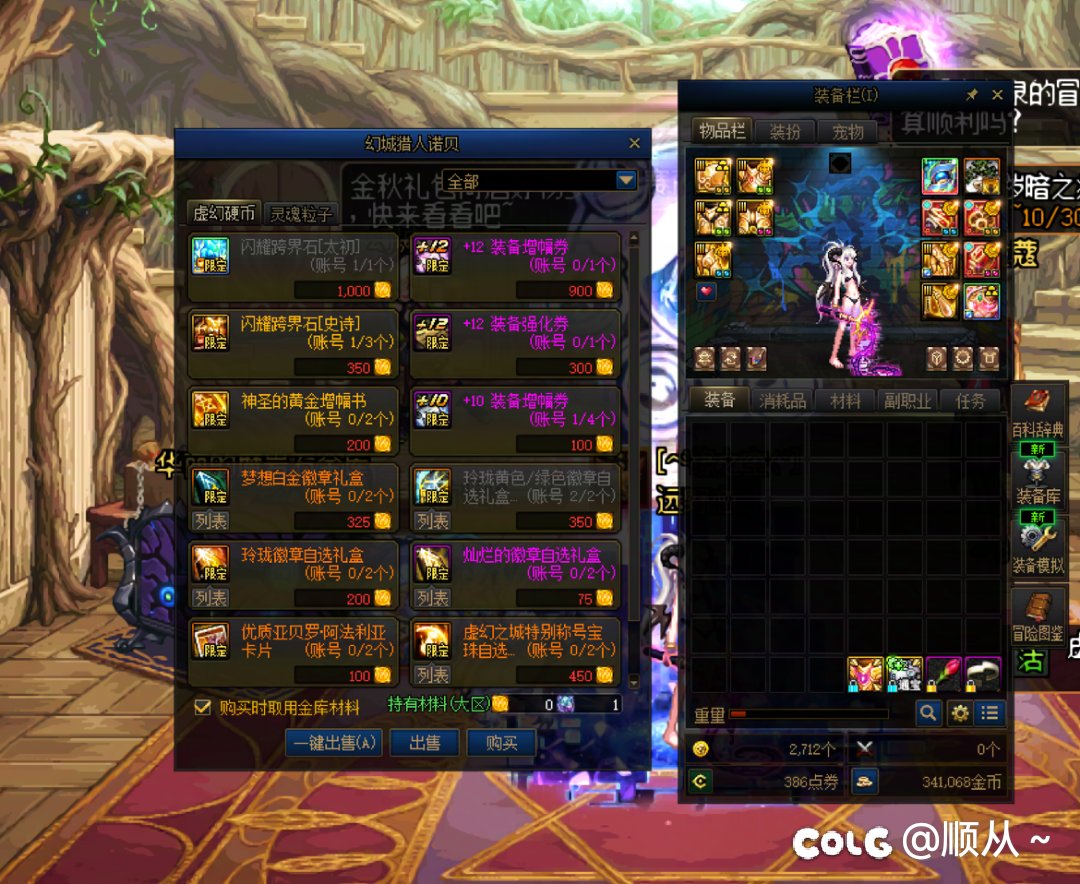This screenshot has height=884, width=1080.
Task: Open the 宠物 tab
Action: point(847,132)
